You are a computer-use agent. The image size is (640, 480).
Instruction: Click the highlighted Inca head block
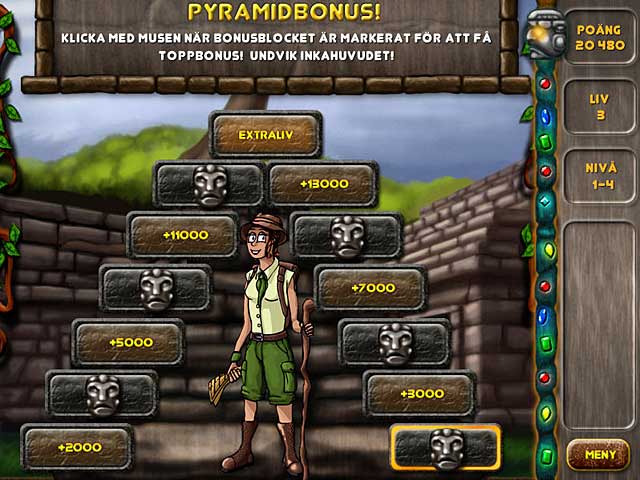tap(445, 447)
